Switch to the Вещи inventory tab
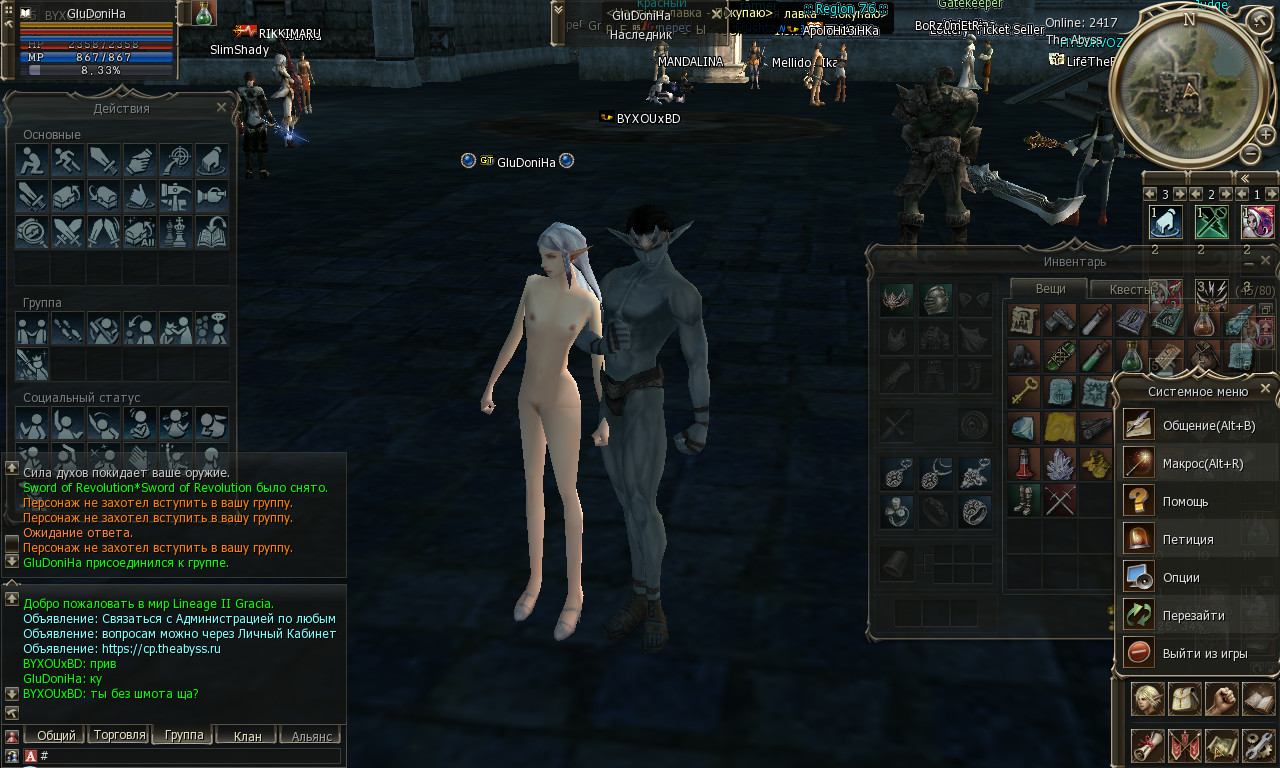The image size is (1280, 768). (x=1049, y=288)
